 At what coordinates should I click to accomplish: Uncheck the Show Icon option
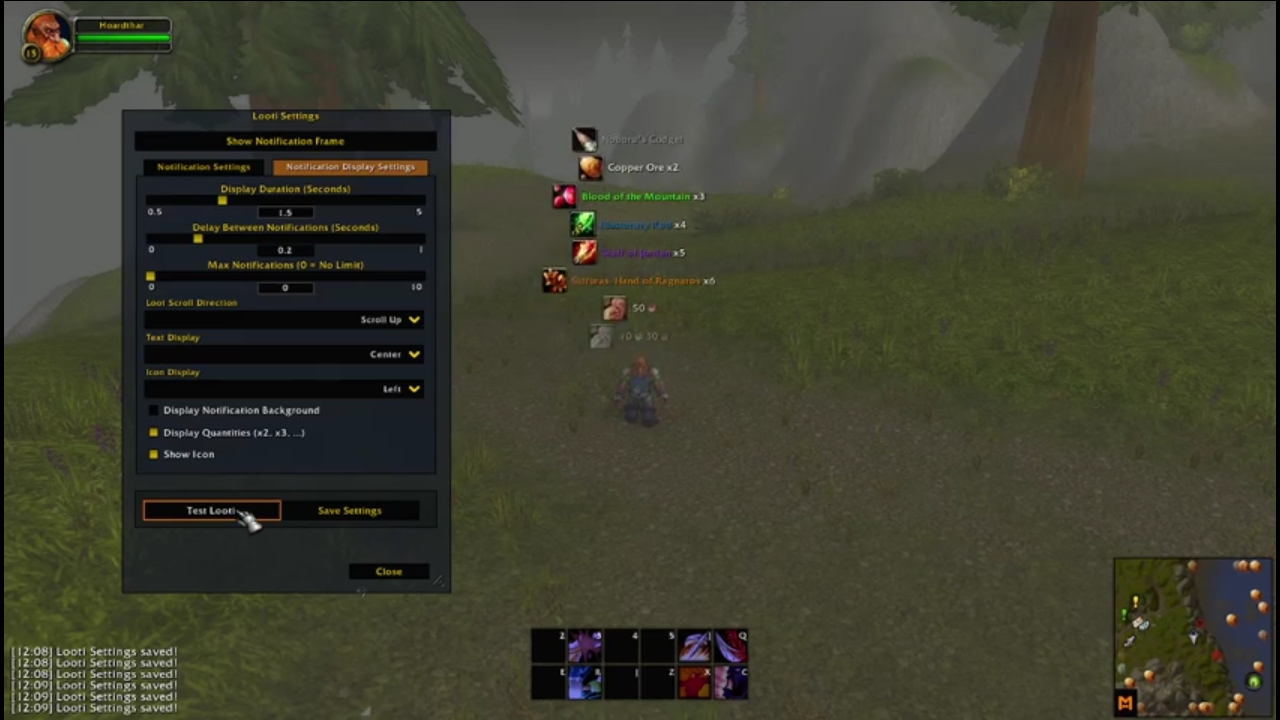click(153, 454)
